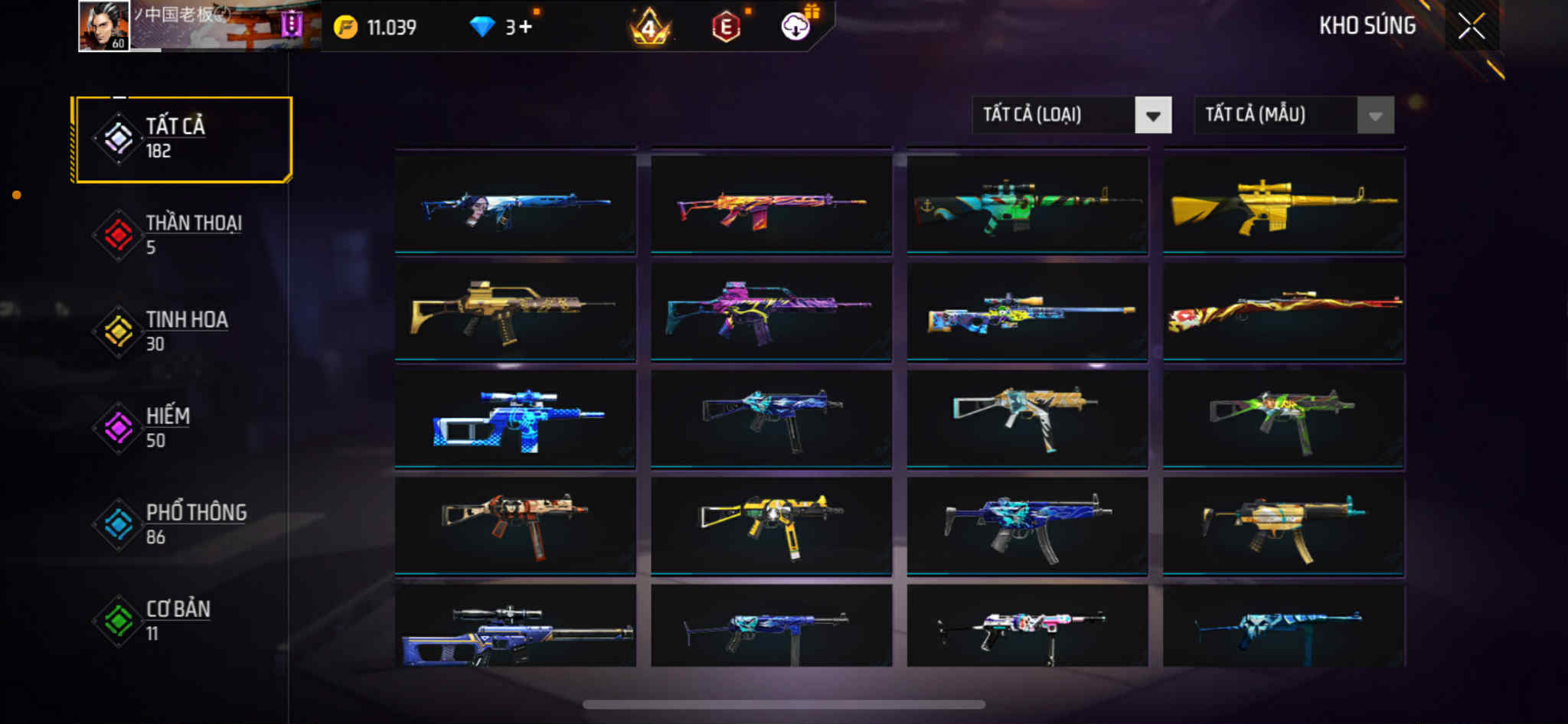Screen dimensions: 1568x724
Task: Tap the gold coin currency icon
Action: point(345,28)
